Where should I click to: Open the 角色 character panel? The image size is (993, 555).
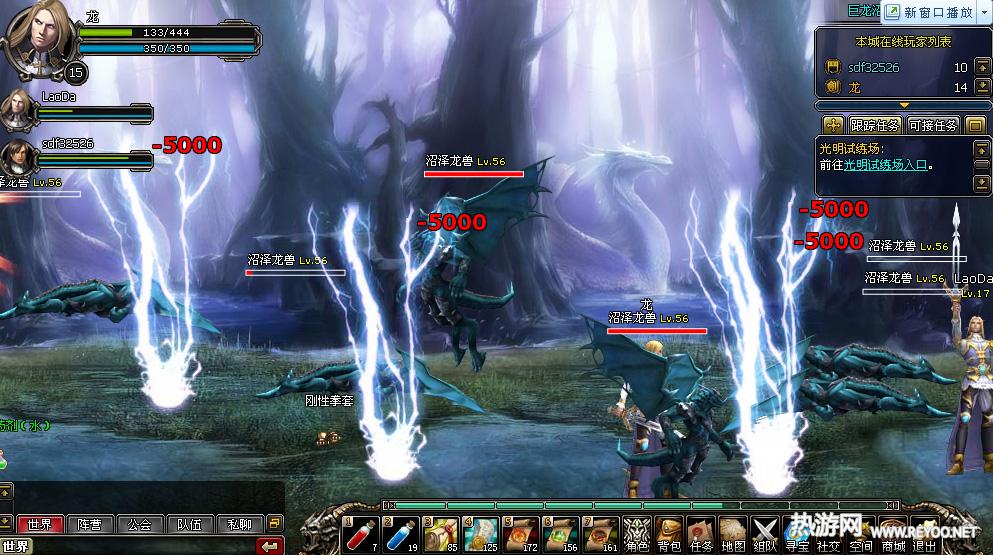636,531
